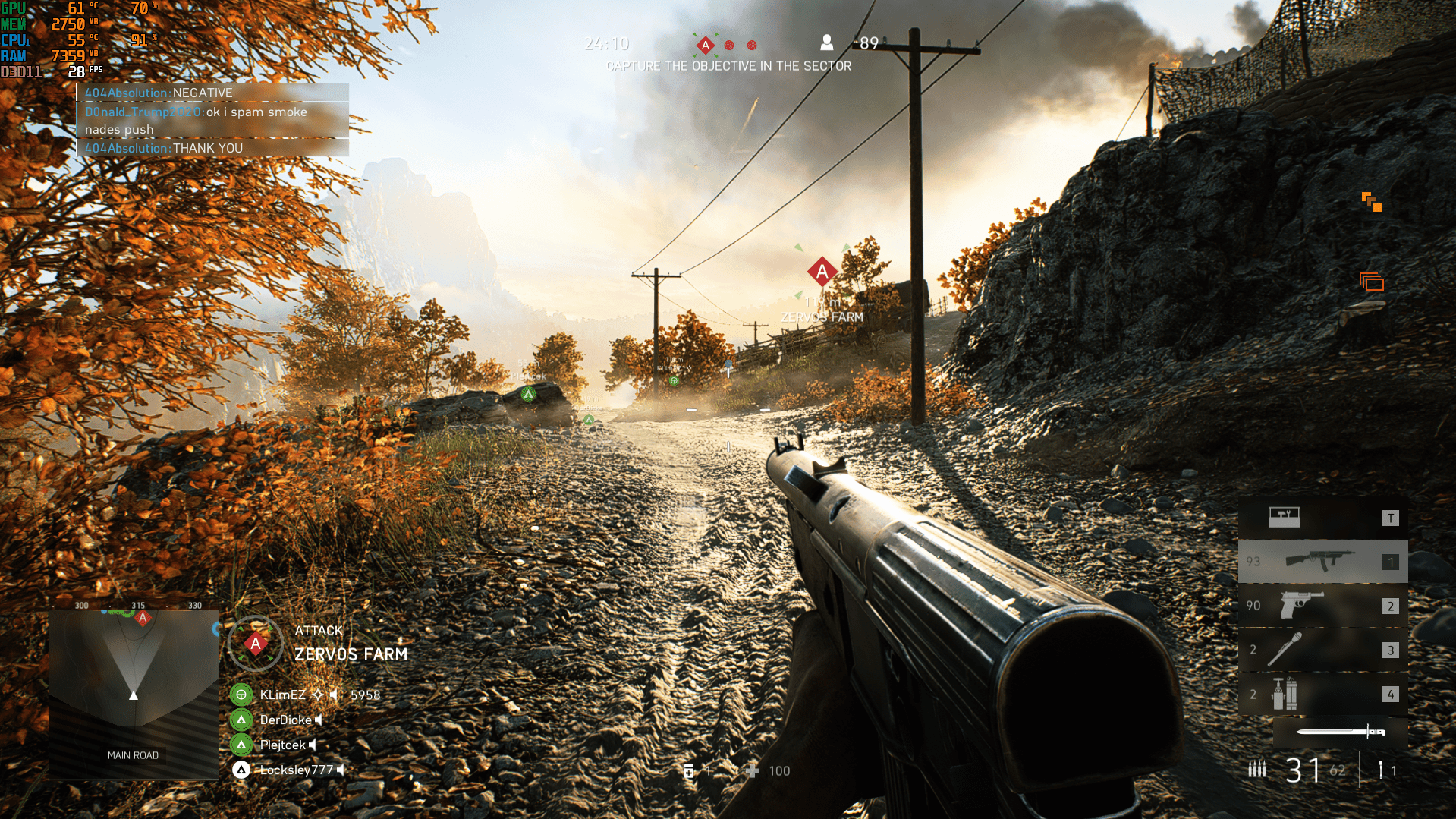Choose the stick grenade gadget slot
The image size is (1456, 819).
tap(1322, 650)
